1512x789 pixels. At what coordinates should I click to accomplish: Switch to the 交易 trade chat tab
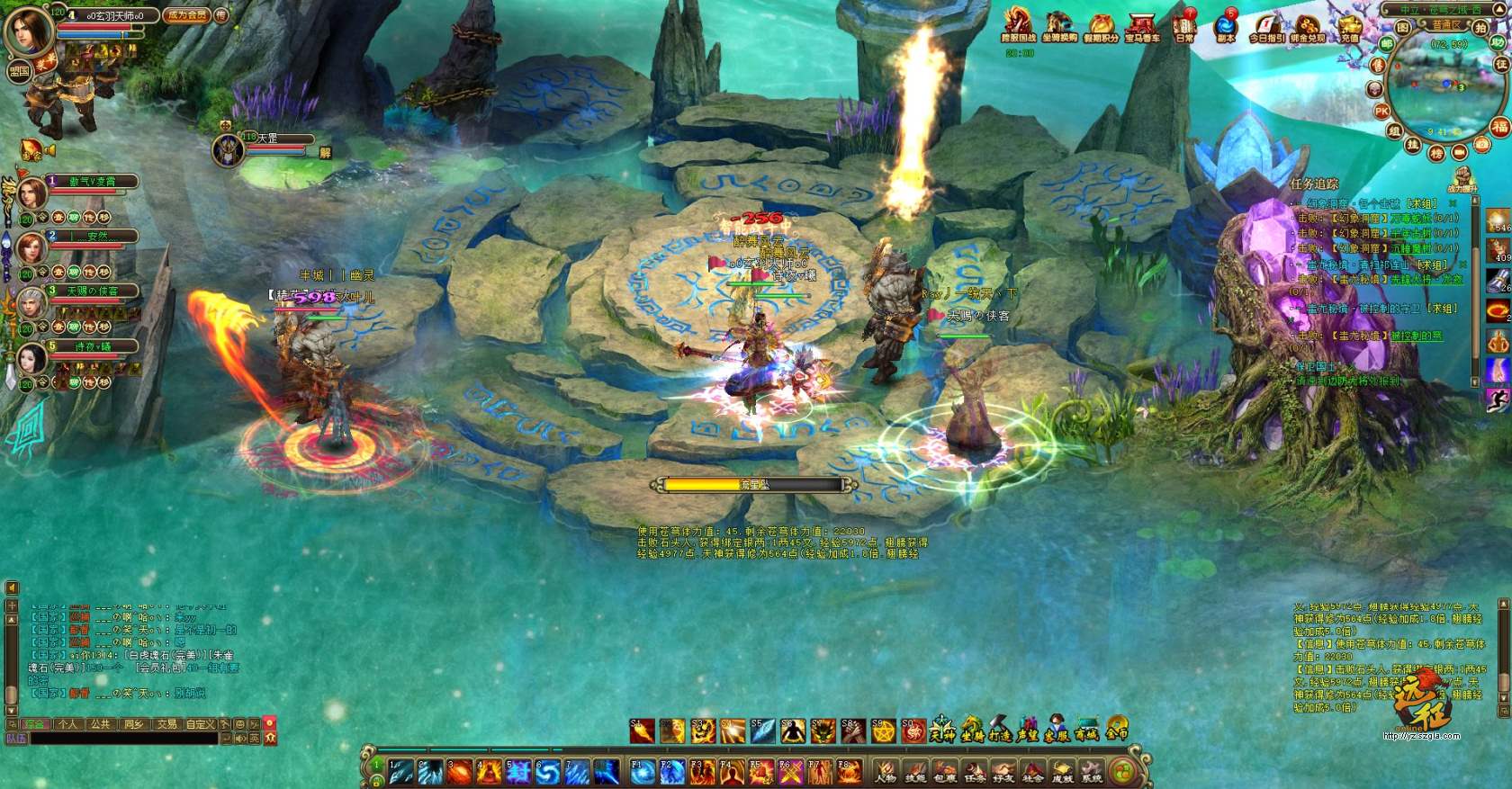coord(166,723)
